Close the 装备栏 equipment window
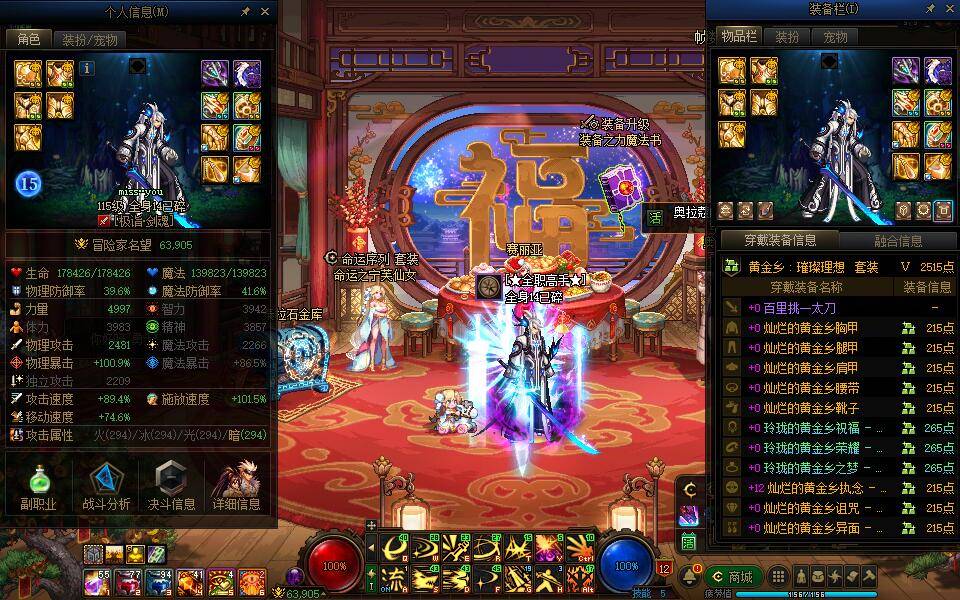The height and width of the screenshot is (600, 960). (x=950, y=9)
